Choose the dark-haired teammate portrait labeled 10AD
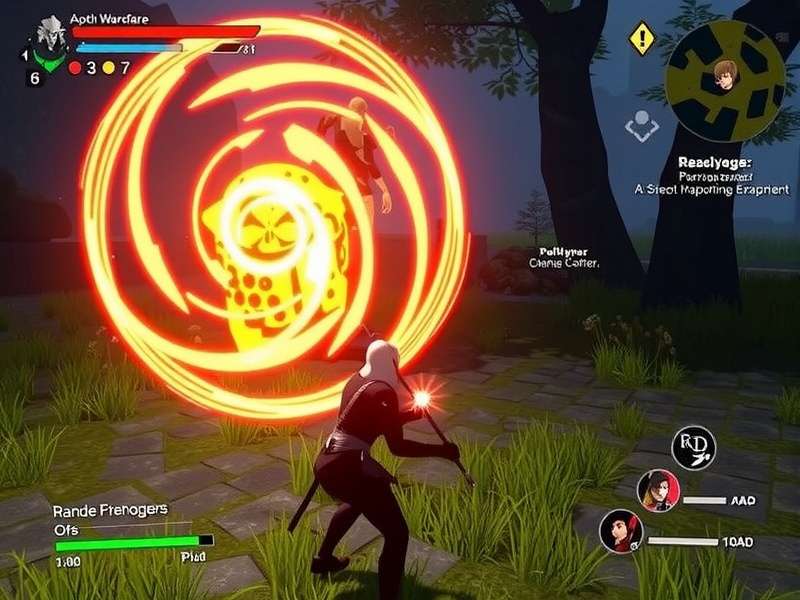This screenshot has width=800, height=600. click(x=621, y=531)
